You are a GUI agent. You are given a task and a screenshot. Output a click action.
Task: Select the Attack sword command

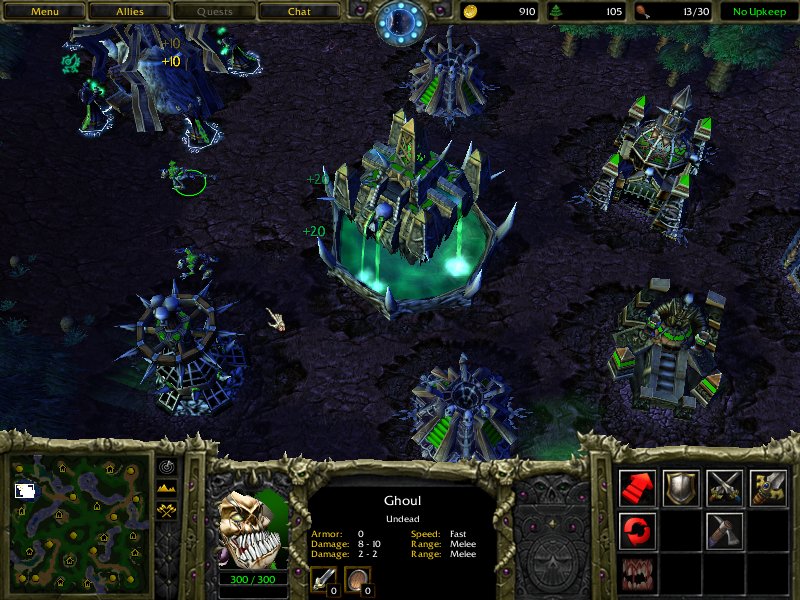(x=767, y=487)
